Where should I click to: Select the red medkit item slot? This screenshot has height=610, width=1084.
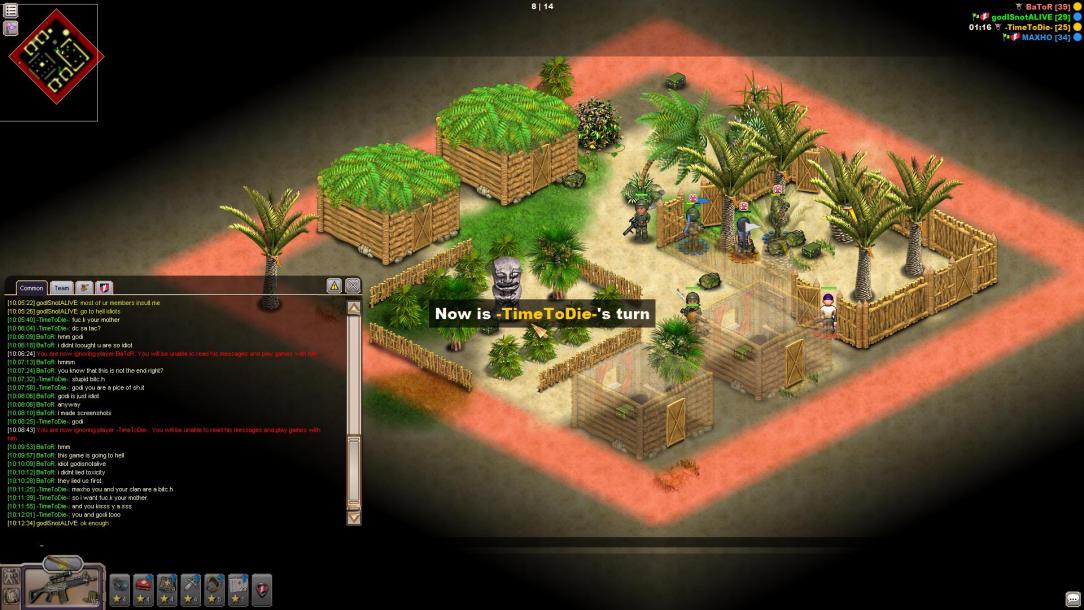click(x=143, y=586)
